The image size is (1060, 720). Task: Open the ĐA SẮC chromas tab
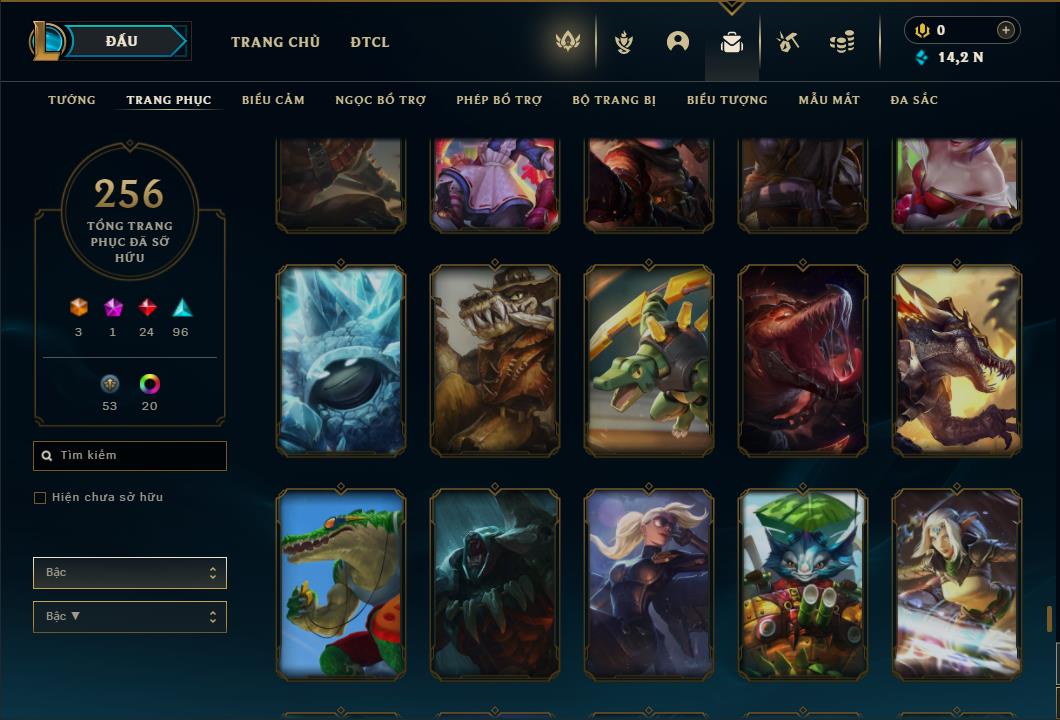(x=914, y=100)
